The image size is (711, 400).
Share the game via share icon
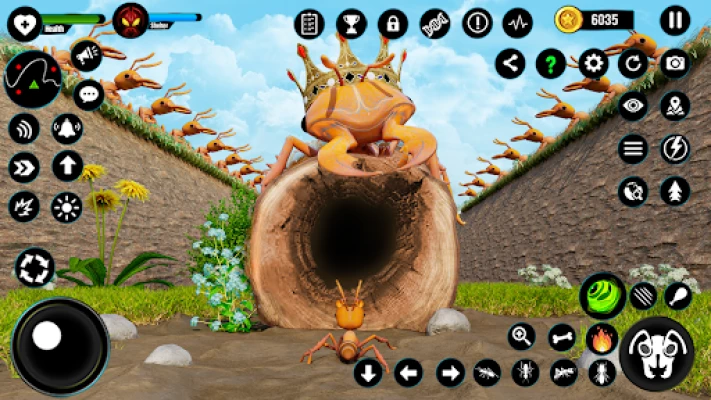click(x=510, y=64)
